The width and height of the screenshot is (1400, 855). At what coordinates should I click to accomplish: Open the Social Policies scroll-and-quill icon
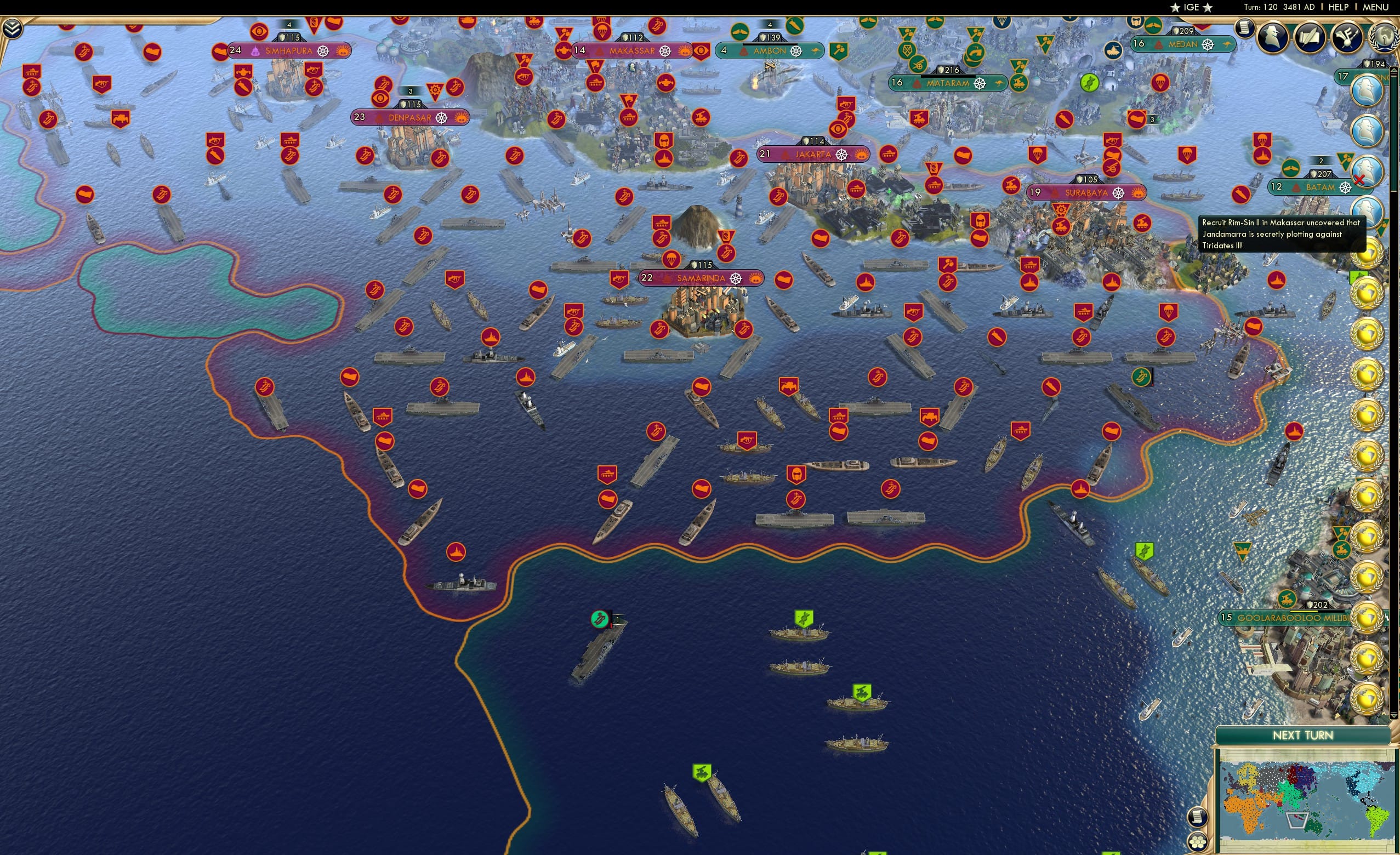tap(1311, 36)
